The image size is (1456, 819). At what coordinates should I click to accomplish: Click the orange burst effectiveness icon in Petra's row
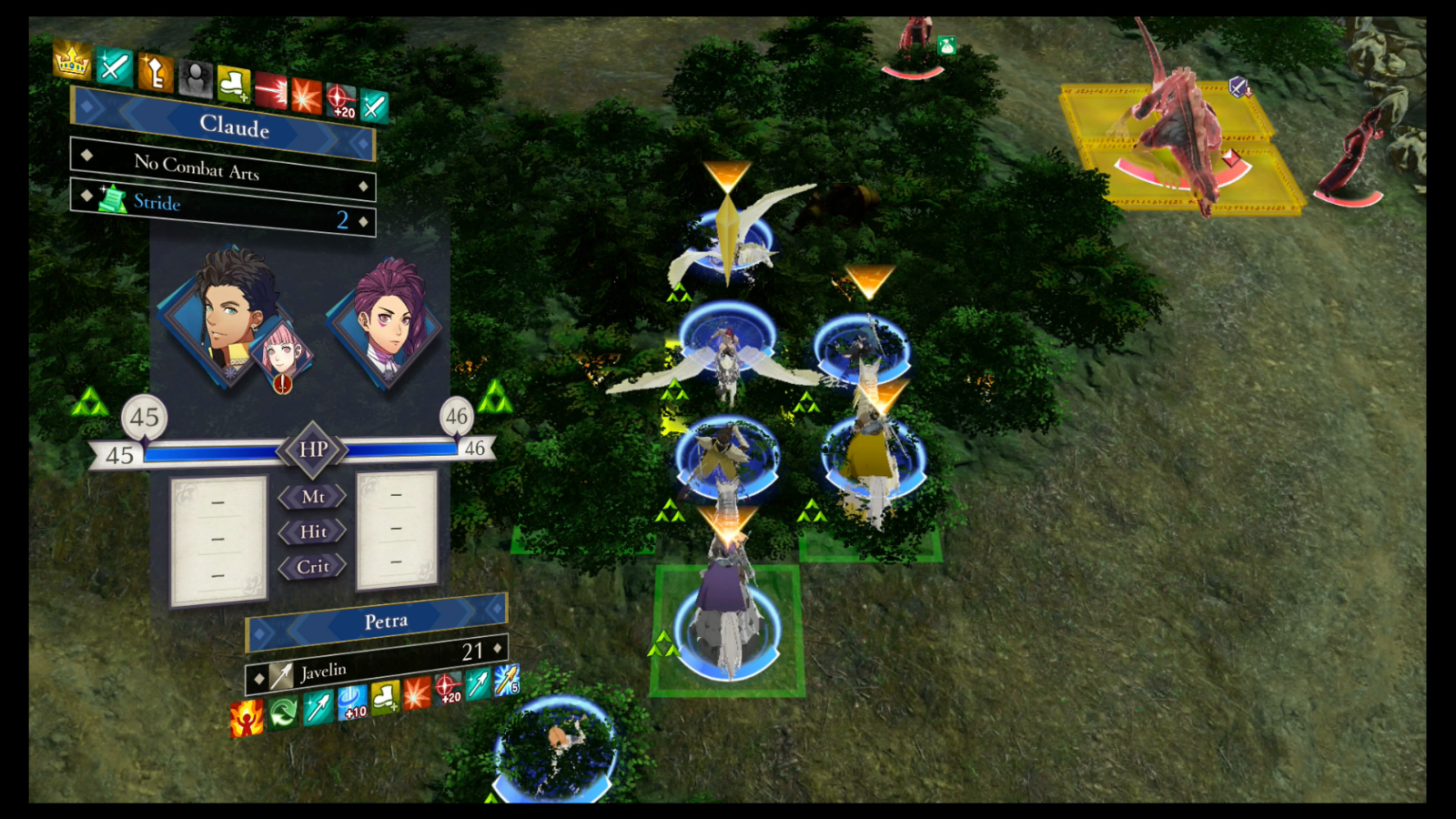tap(417, 694)
